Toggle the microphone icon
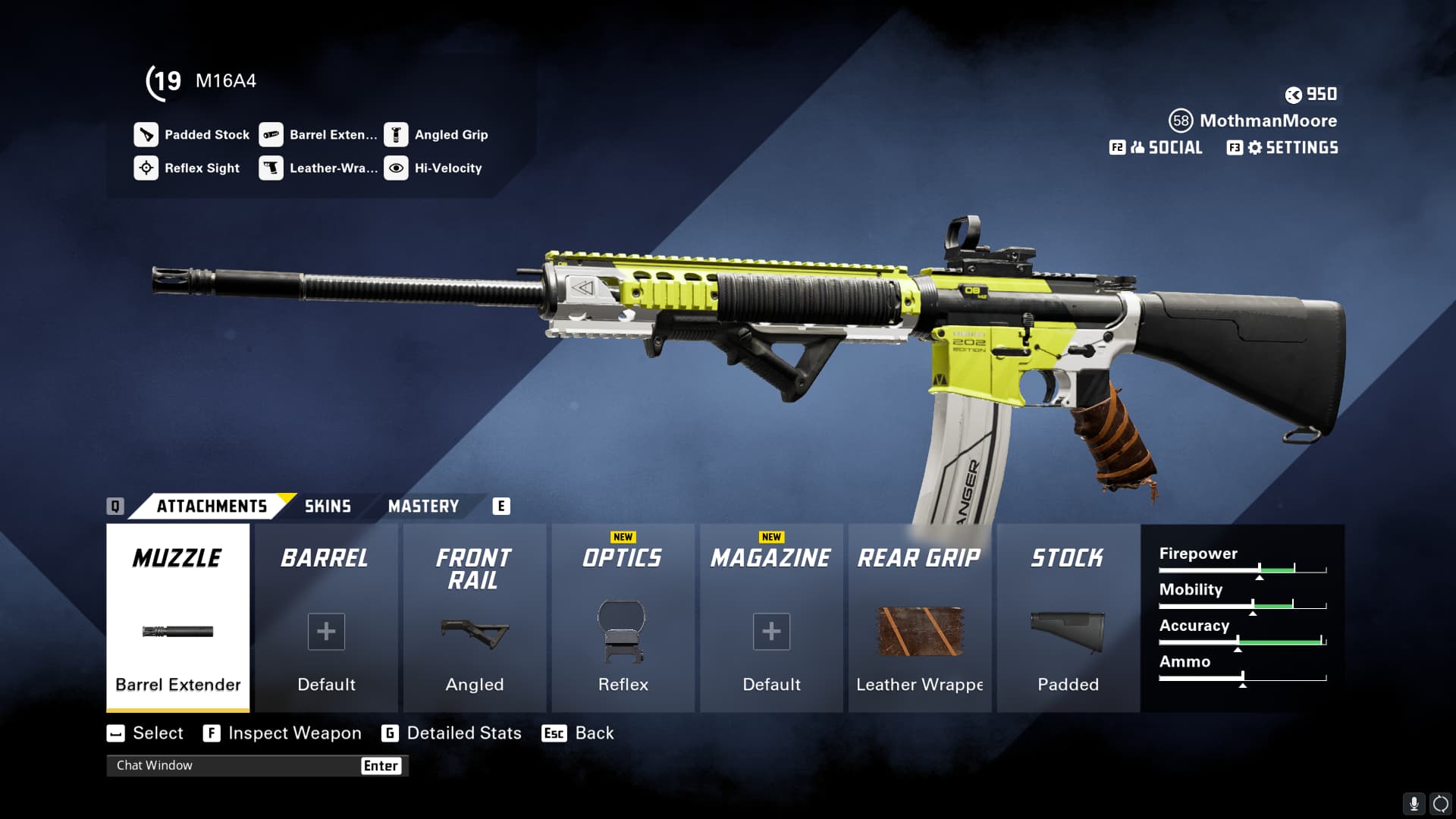 1414,803
